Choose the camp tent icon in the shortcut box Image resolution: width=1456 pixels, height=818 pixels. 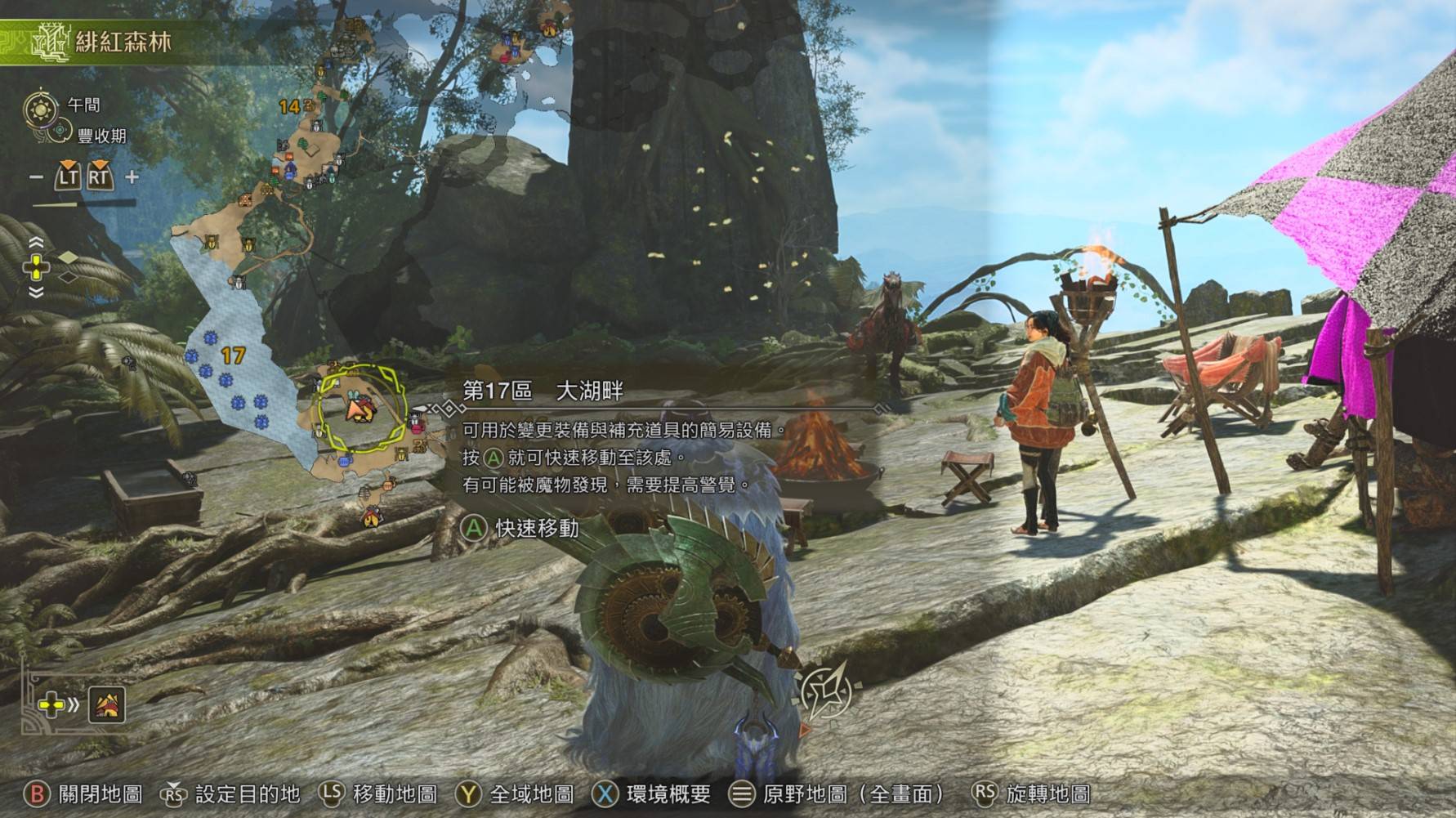click(x=107, y=704)
